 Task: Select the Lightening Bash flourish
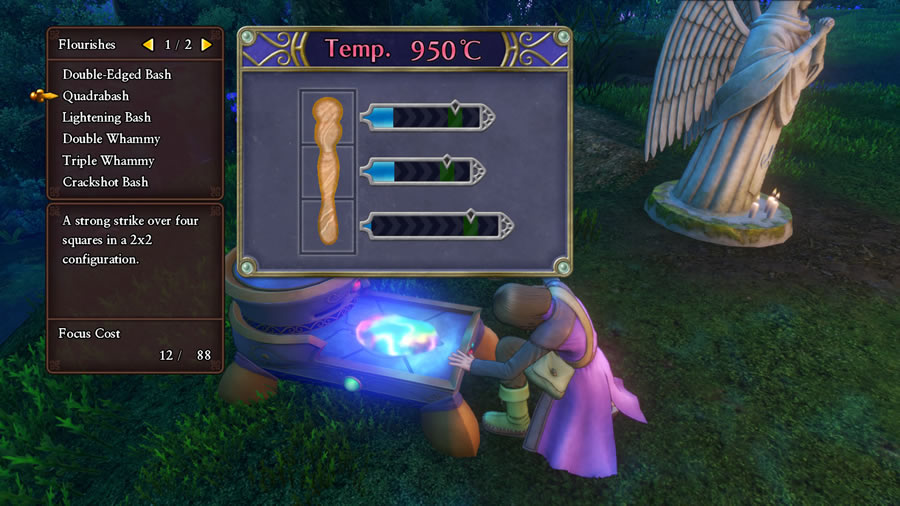pyautogui.click(x=106, y=117)
